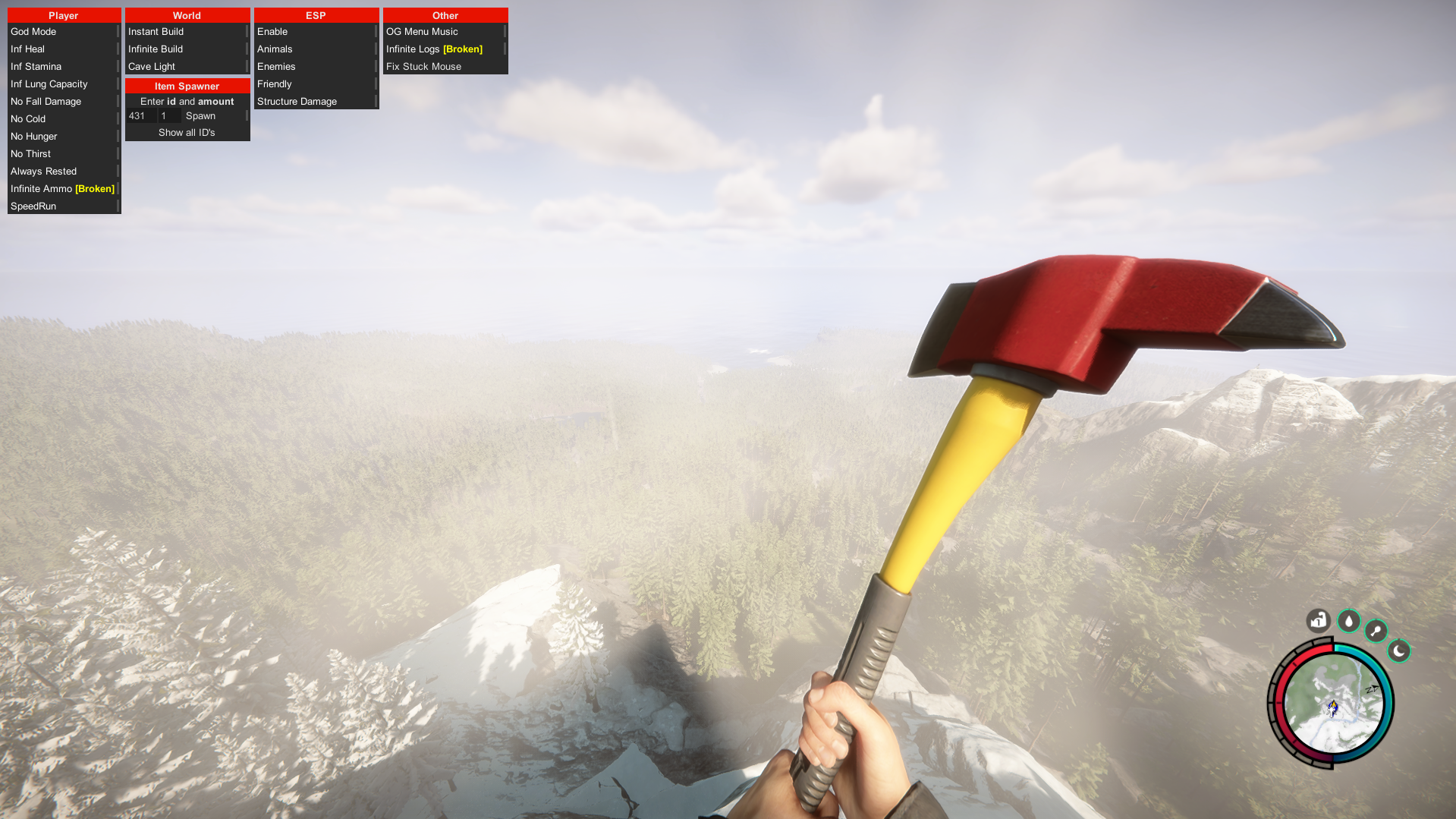Click the circular minimap in the corner

click(x=1333, y=703)
